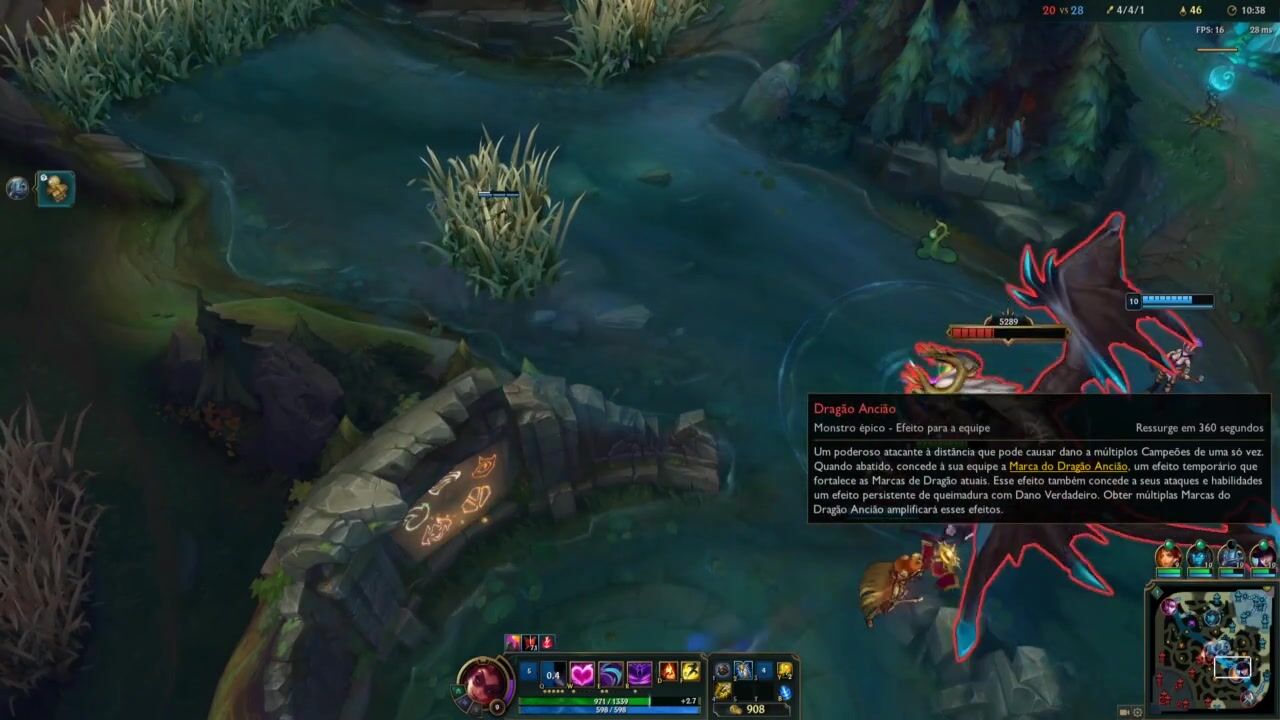Activate the Flash summoner spell
This screenshot has width=1280, height=720.
[690, 672]
